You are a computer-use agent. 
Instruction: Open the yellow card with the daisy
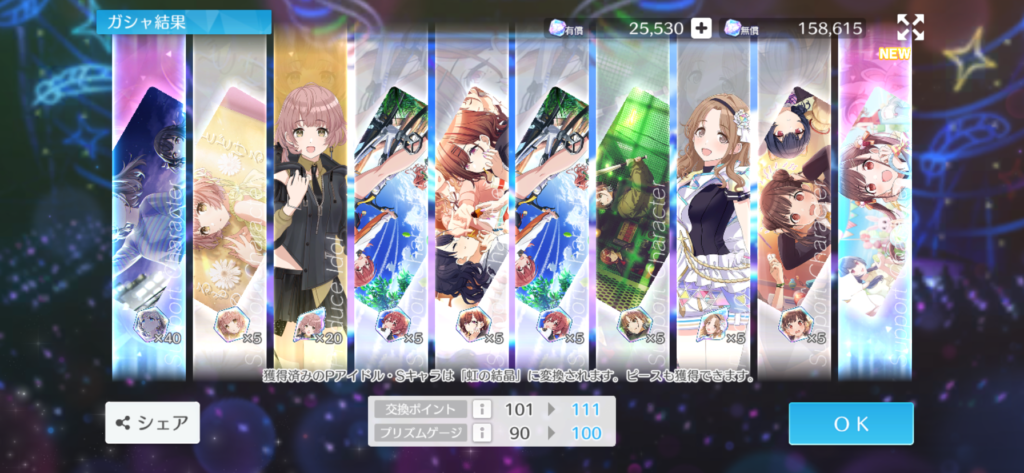pyautogui.click(x=229, y=200)
